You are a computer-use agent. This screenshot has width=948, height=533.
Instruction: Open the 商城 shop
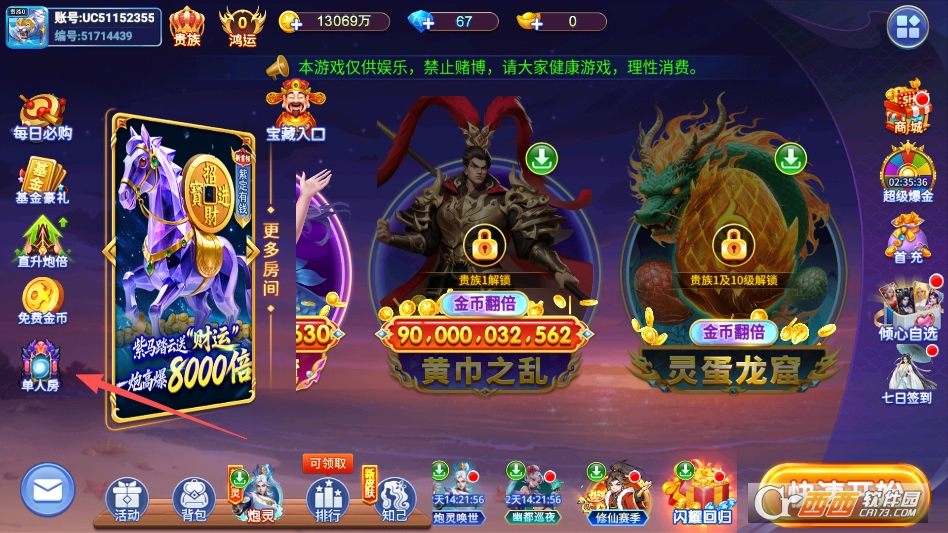click(x=908, y=108)
